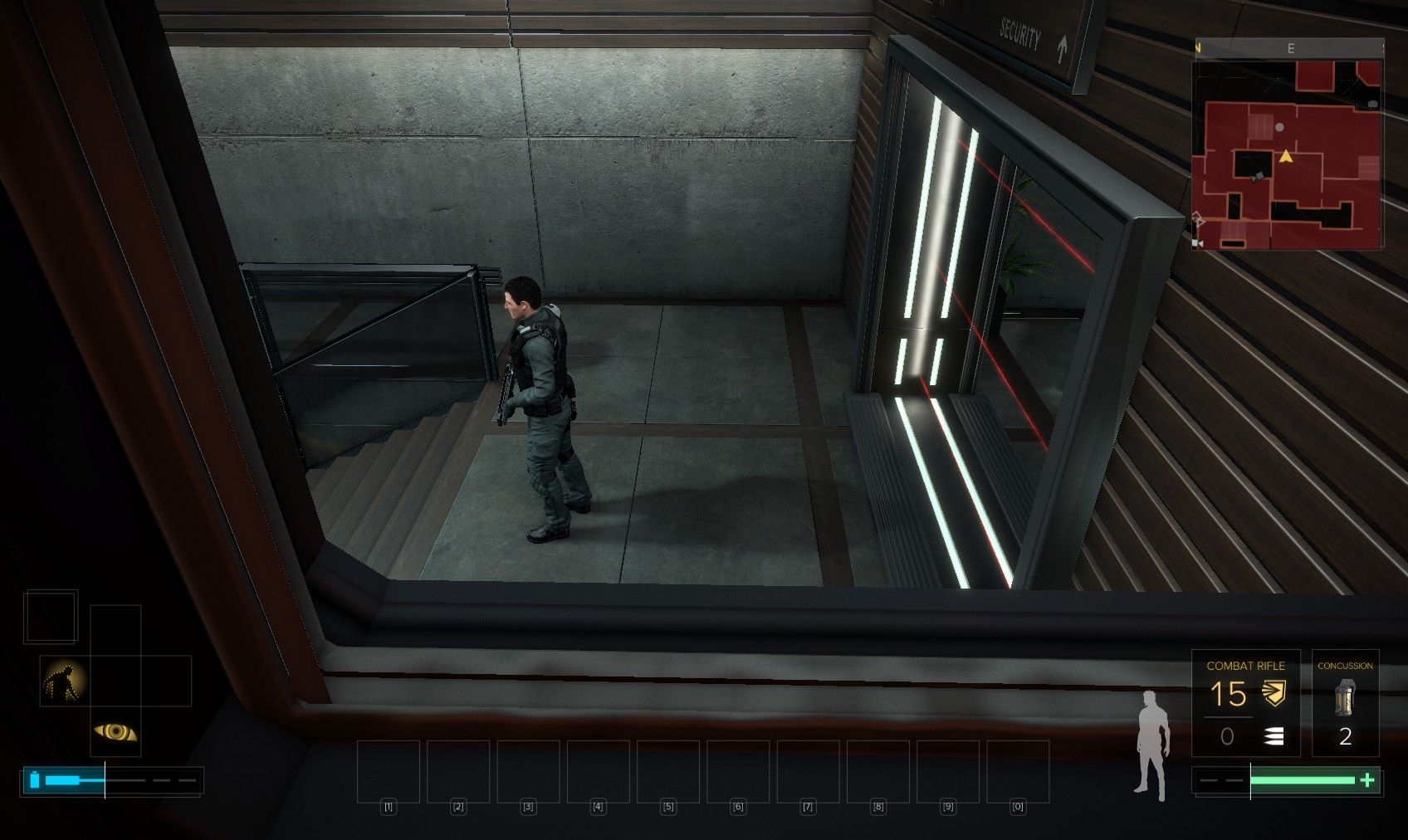Choose the Concussion grenade slot
1408x840 pixels.
(x=1345, y=703)
